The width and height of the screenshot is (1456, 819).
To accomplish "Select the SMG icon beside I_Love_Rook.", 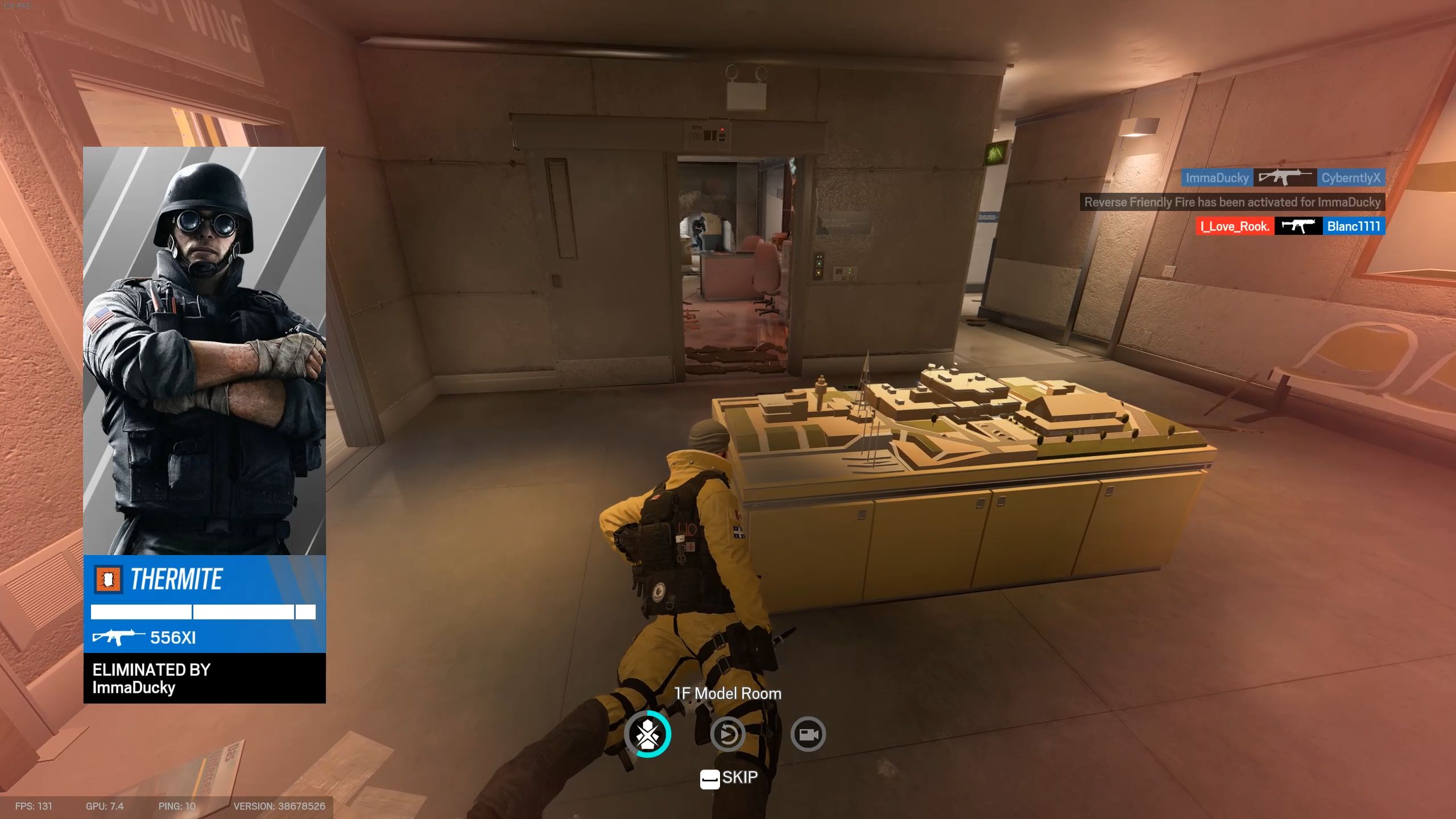I will point(1300,226).
